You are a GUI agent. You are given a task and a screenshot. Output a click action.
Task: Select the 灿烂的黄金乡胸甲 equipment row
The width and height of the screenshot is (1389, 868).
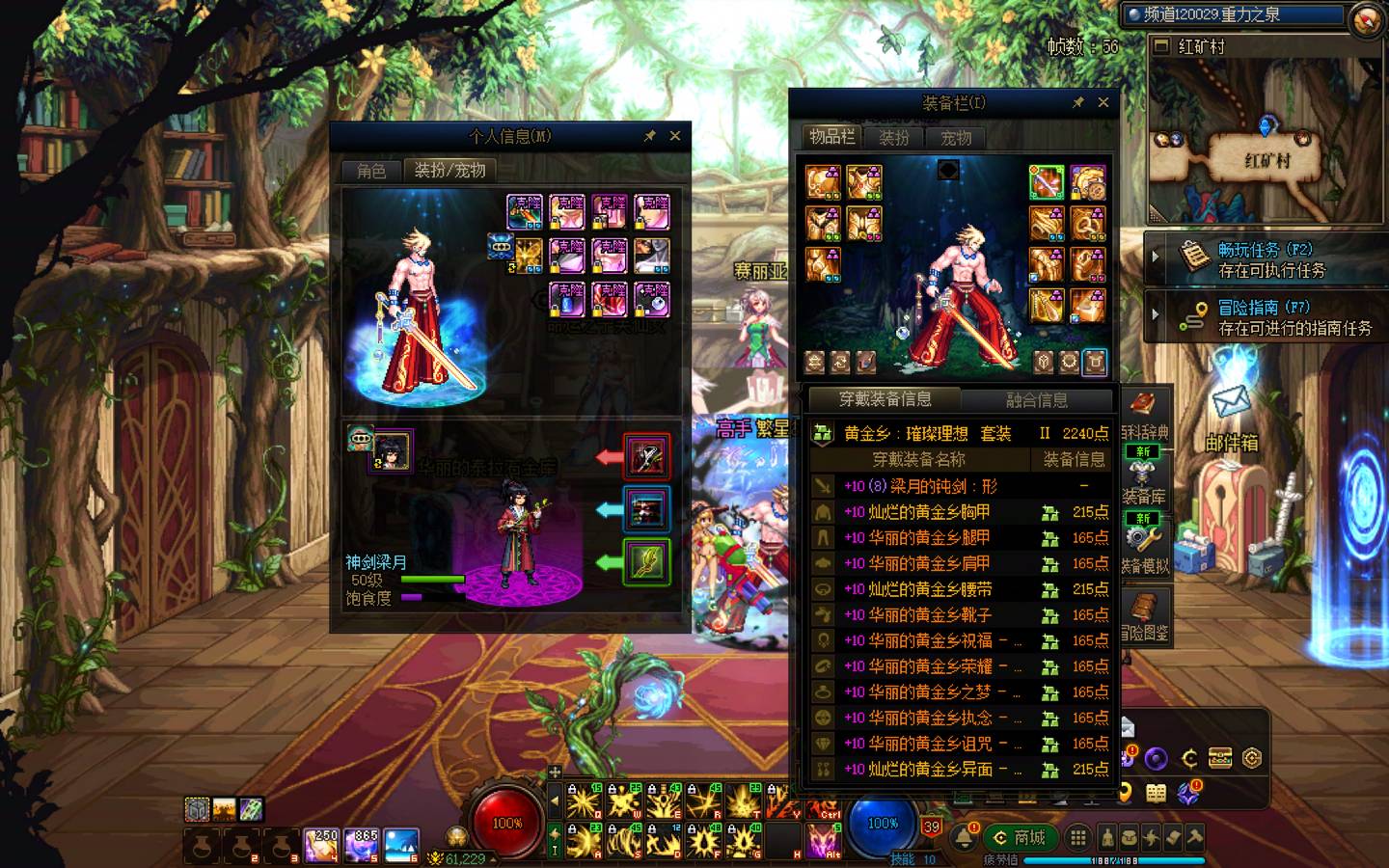[929, 512]
